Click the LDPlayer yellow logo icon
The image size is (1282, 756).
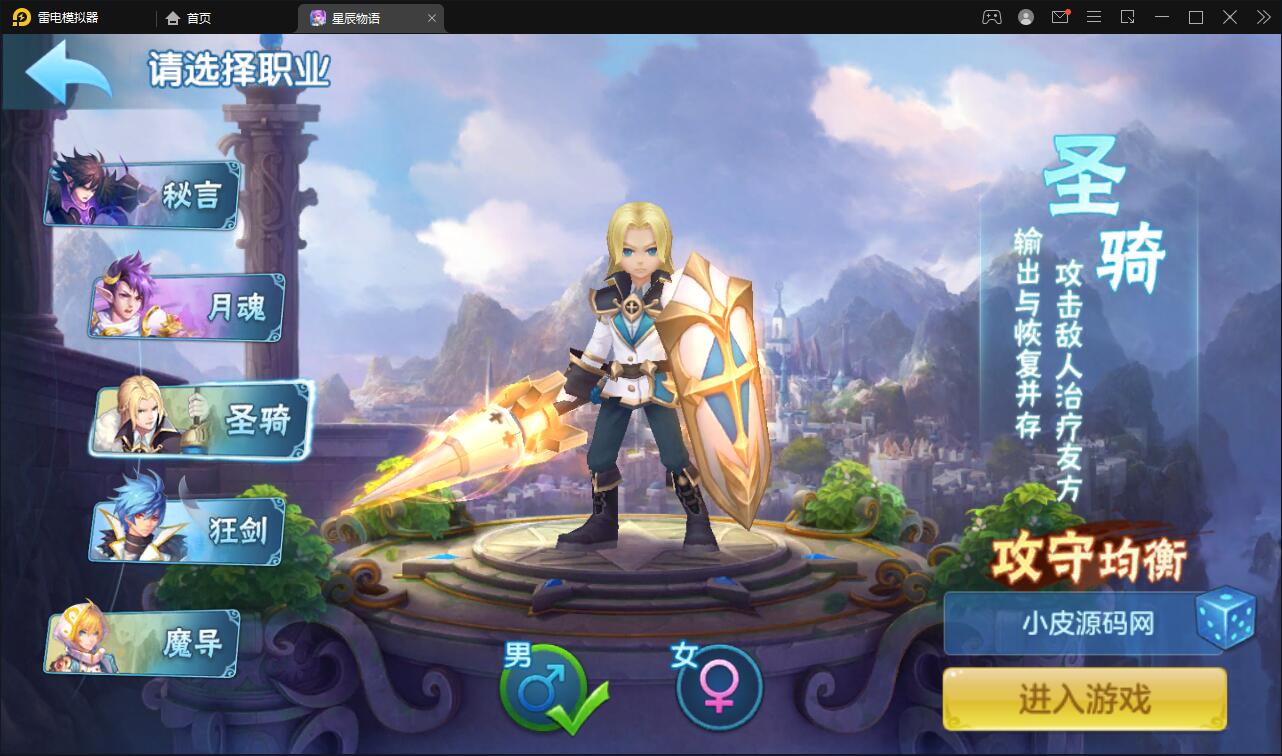(x=20, y=17)
